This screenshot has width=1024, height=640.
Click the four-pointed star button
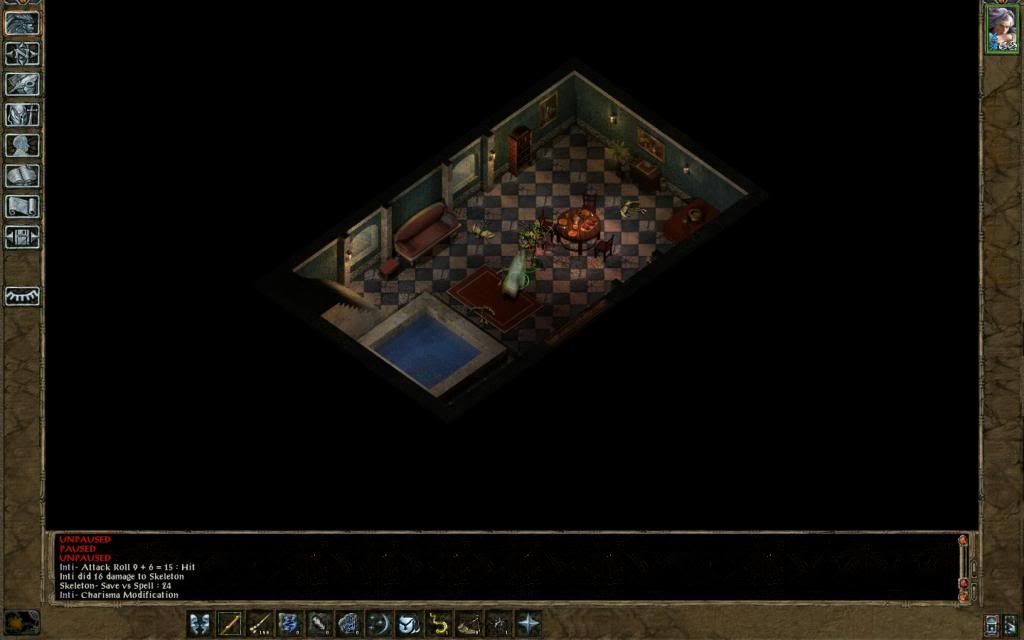pyautogui.click(x=528, y=623)
